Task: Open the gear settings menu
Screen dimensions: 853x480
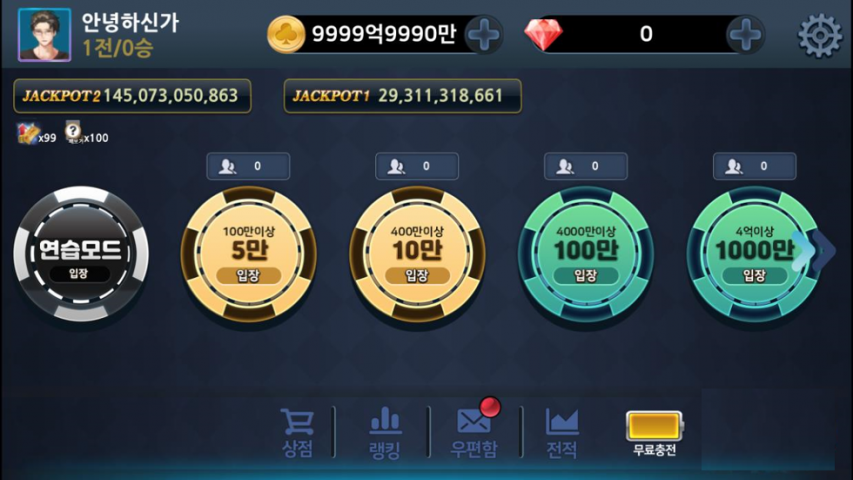Action: click(819, 35)
